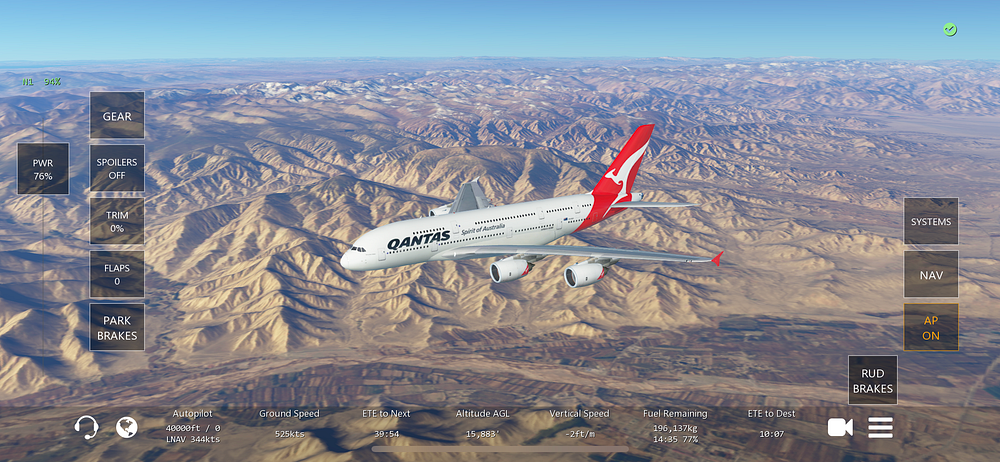
Task: Select the TRIM 0% control
Action: (x=117, y=221)
